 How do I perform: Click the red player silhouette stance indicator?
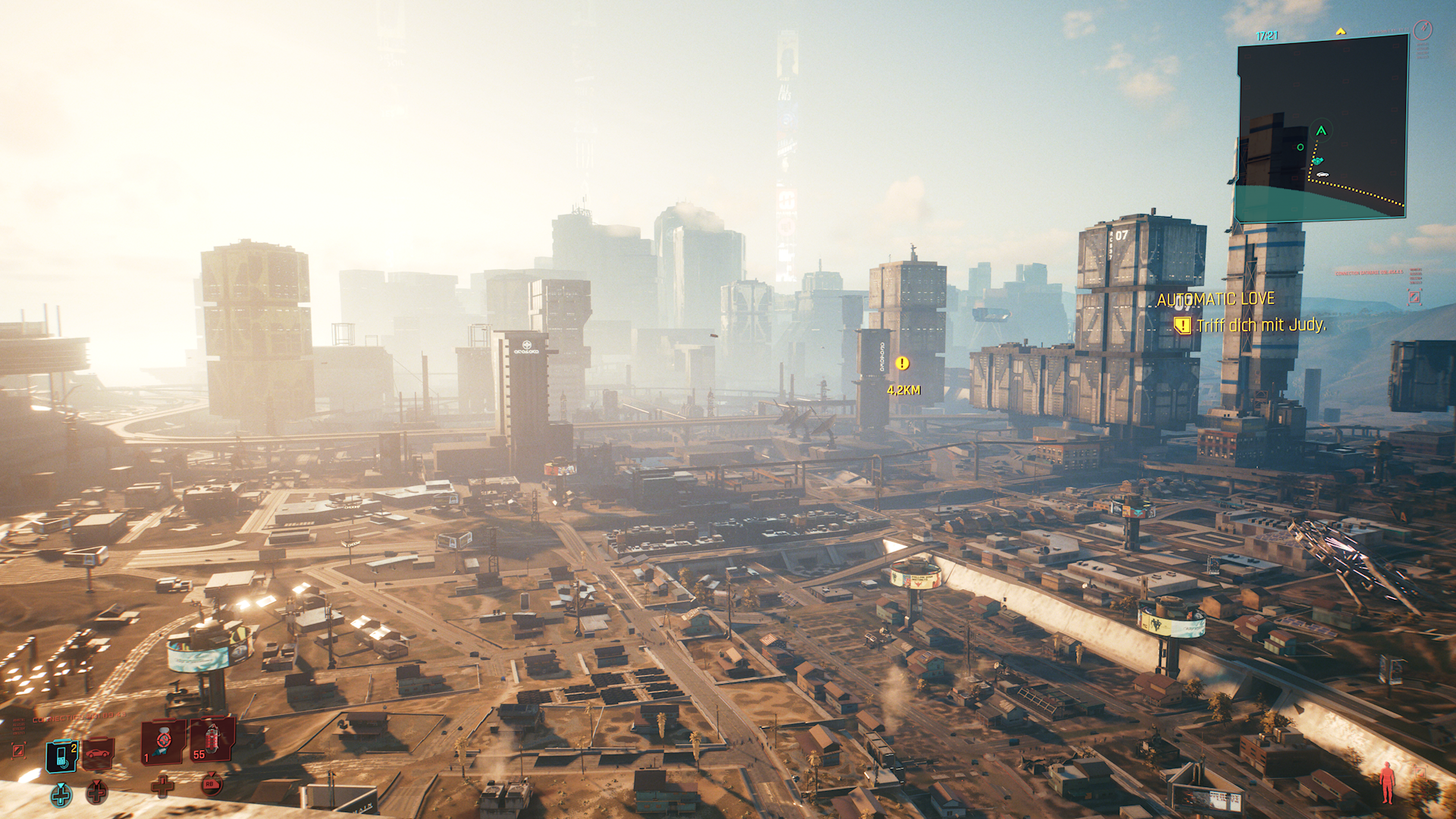point(1387,783)
